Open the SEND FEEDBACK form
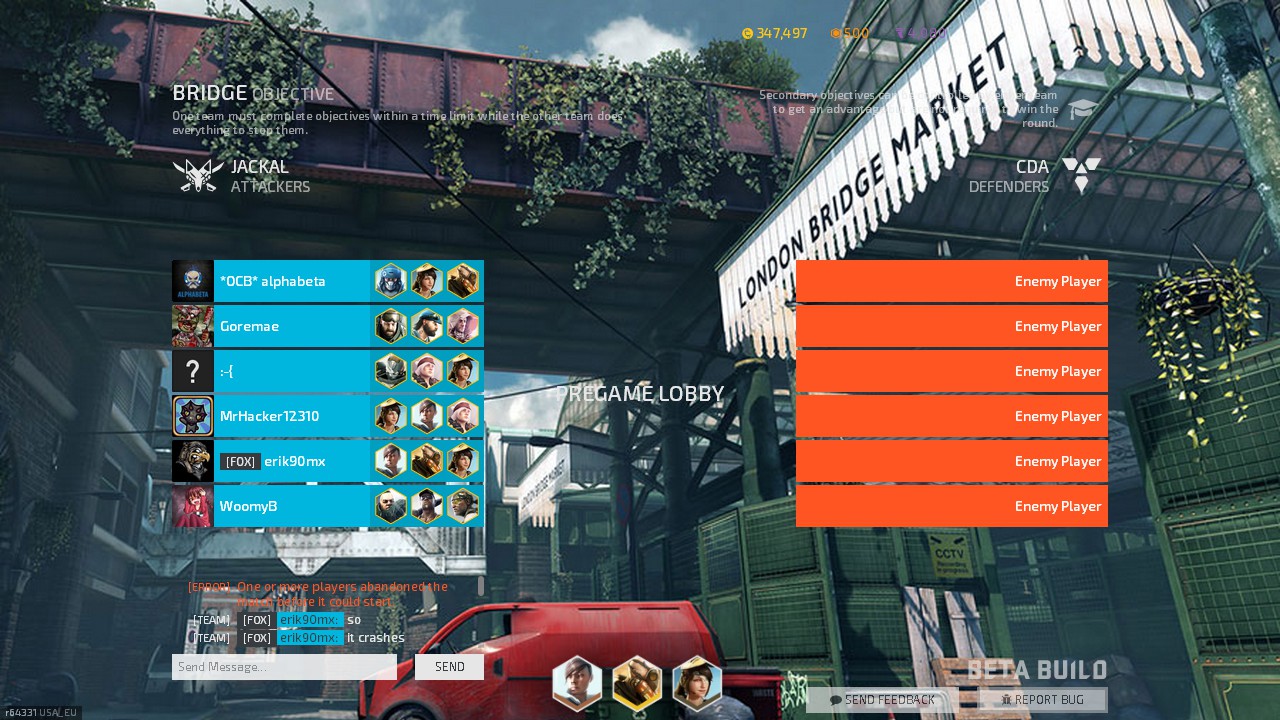 [882, 700]
